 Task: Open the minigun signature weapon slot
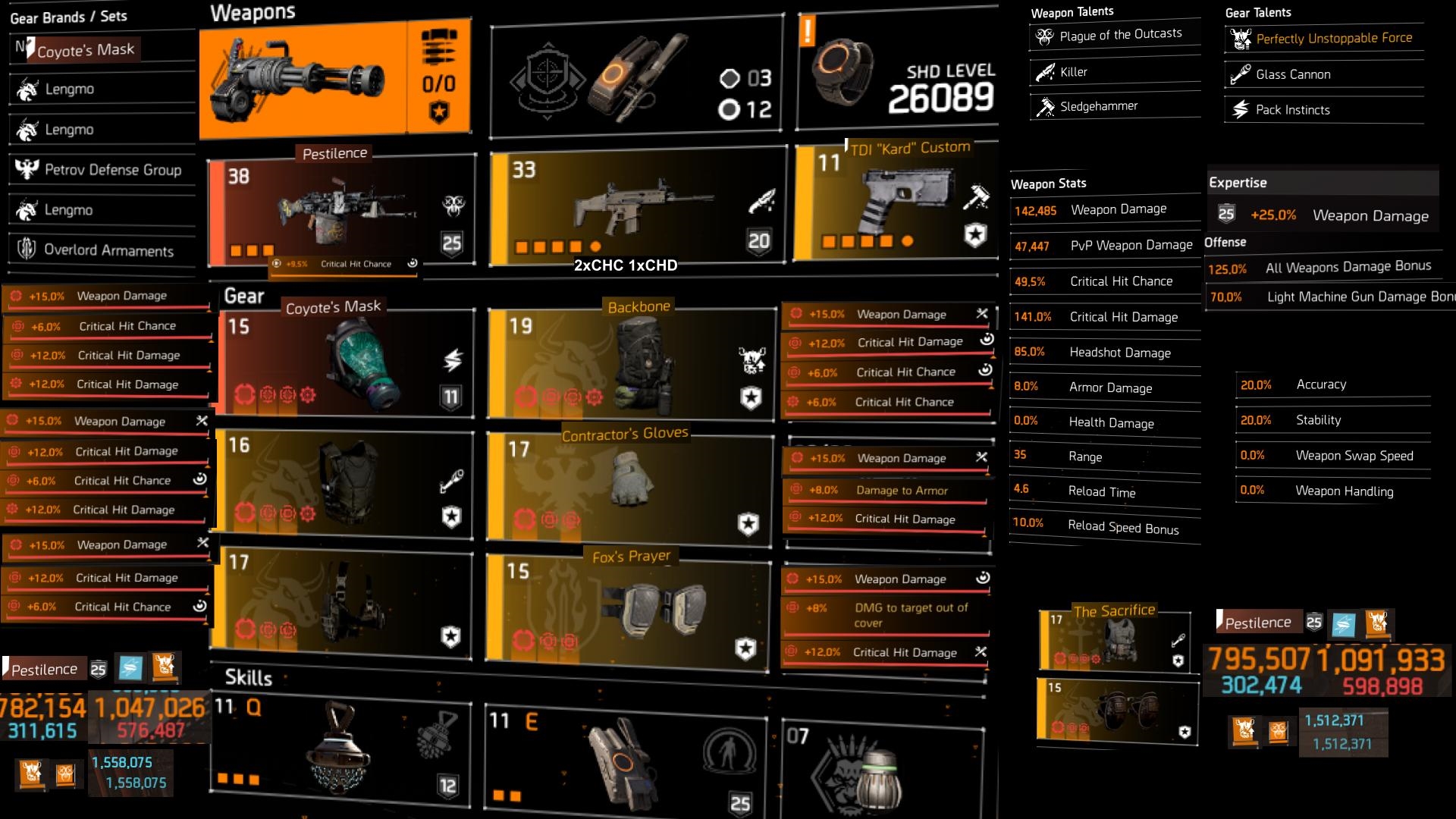(334, 80)
